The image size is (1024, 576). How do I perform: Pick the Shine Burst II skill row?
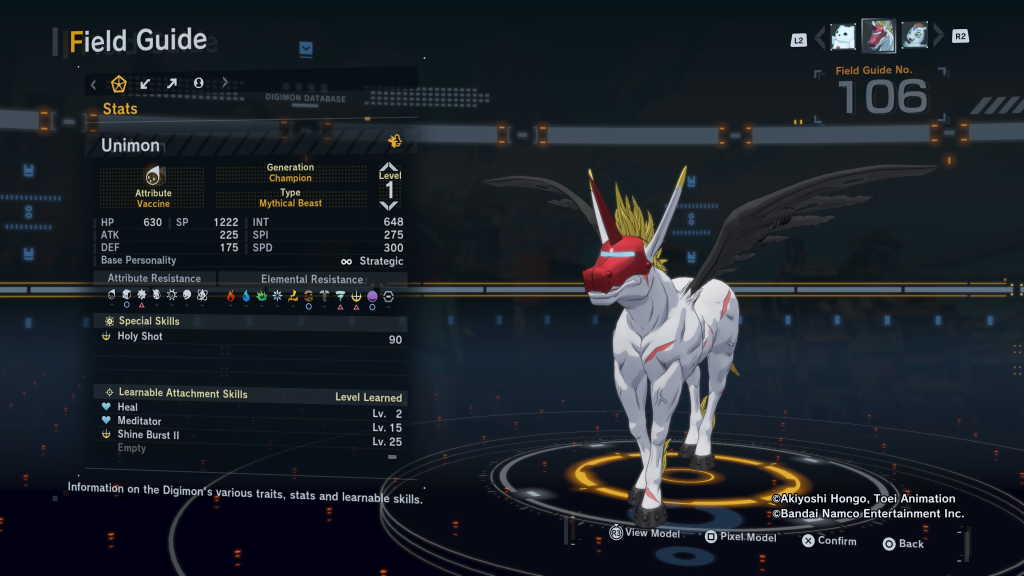tap(250, 436)
